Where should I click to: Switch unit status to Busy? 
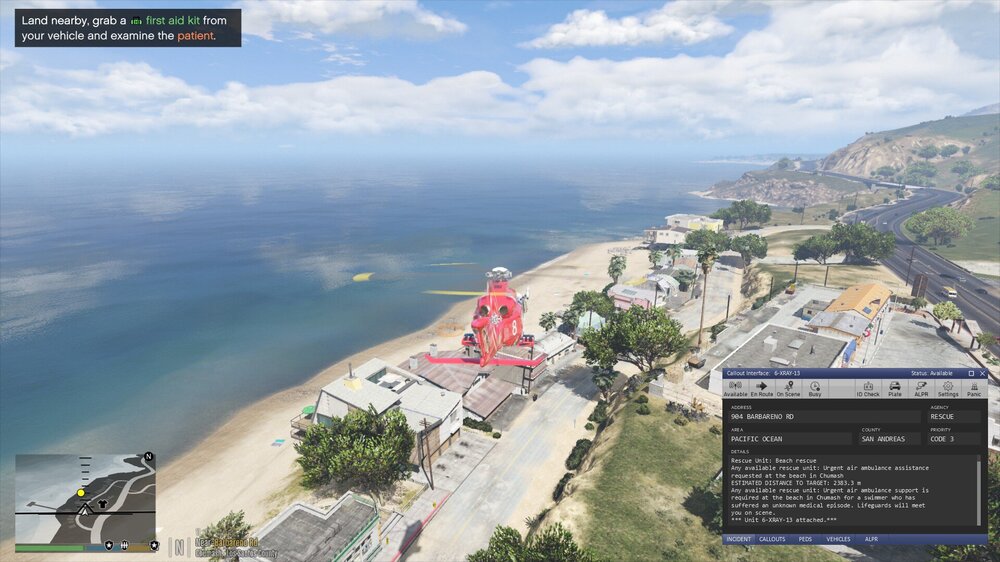click(814, 389)
